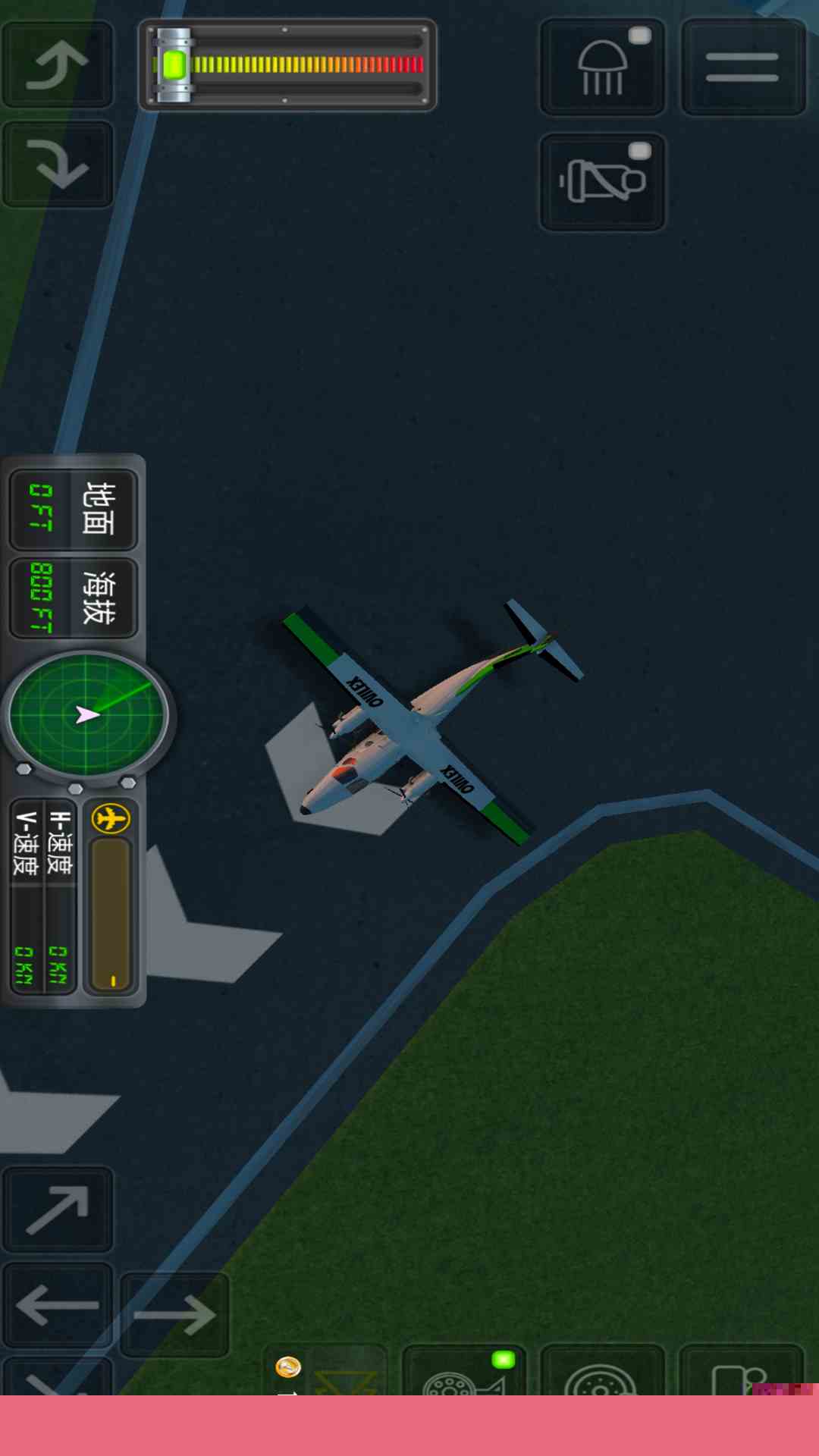The width and height of the screenshot is (819, 1456).
Task: Tap the diagonal up-right arrow button
Action: point(58,1209)
